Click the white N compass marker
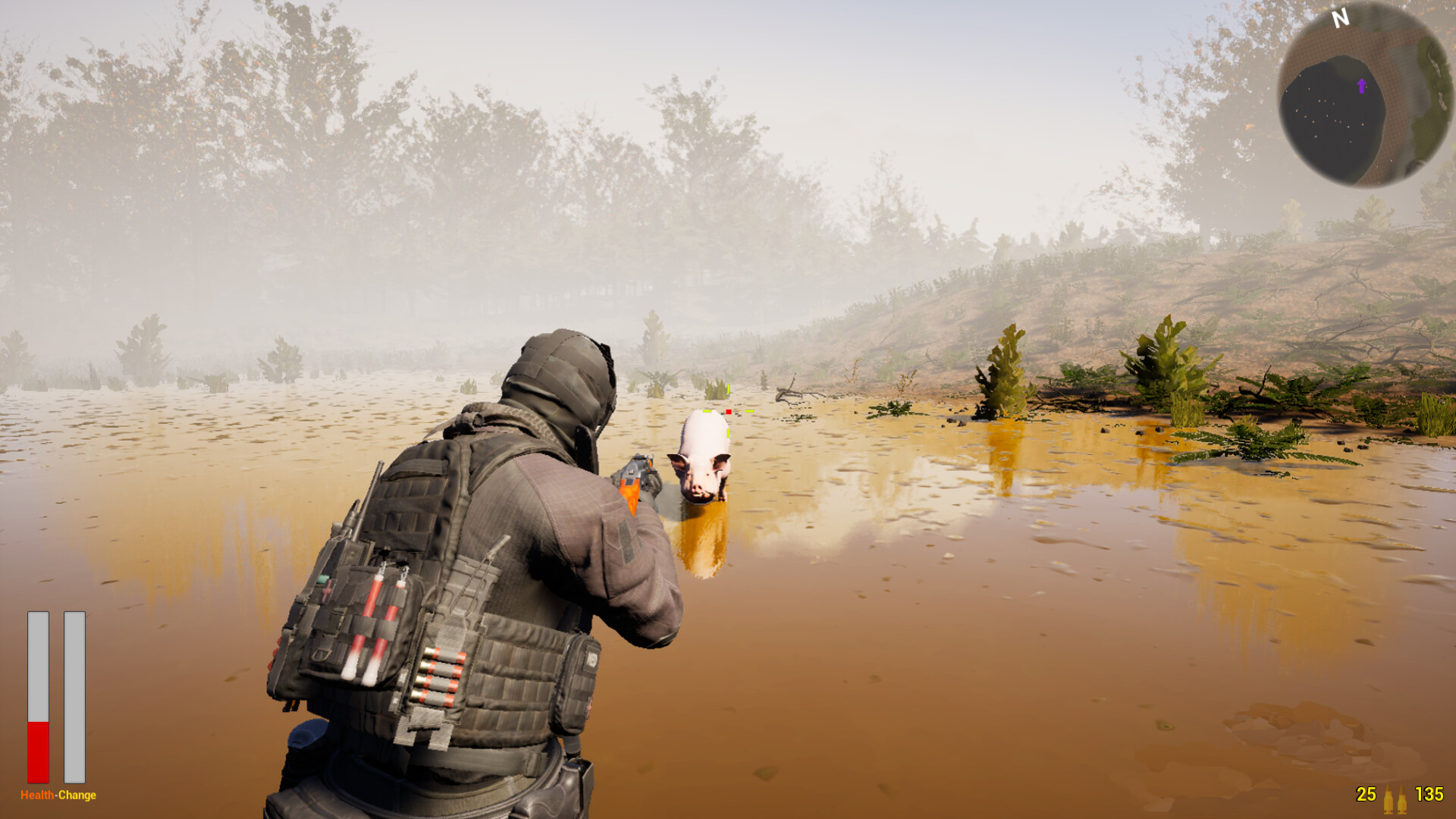Image resolution: width=1456 pixels, height=819 pixels. click(x=1341, y=18)
